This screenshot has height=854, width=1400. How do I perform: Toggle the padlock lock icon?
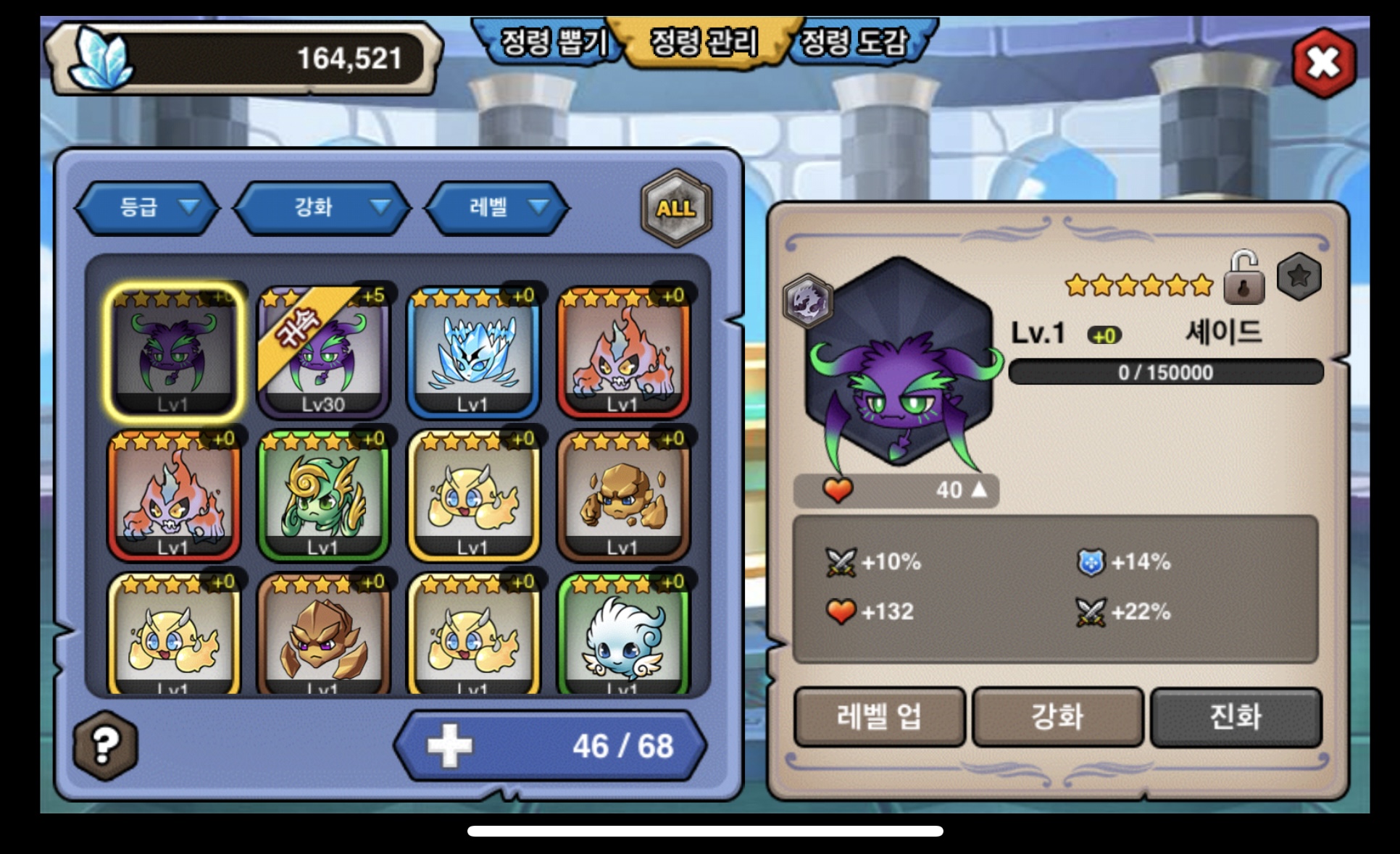click(x=1243, y=278)
